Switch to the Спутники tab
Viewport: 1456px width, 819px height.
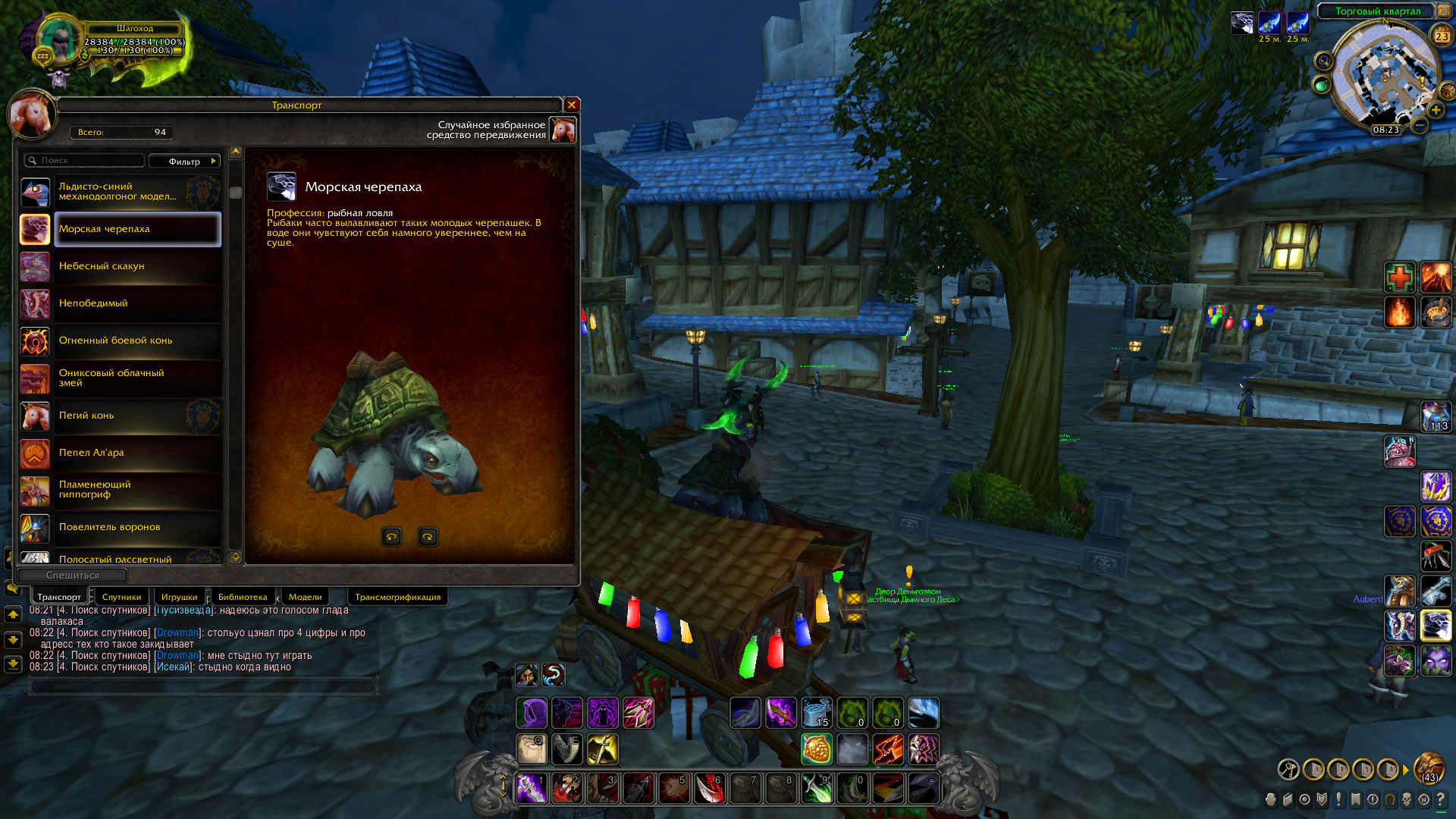(121, 597)
